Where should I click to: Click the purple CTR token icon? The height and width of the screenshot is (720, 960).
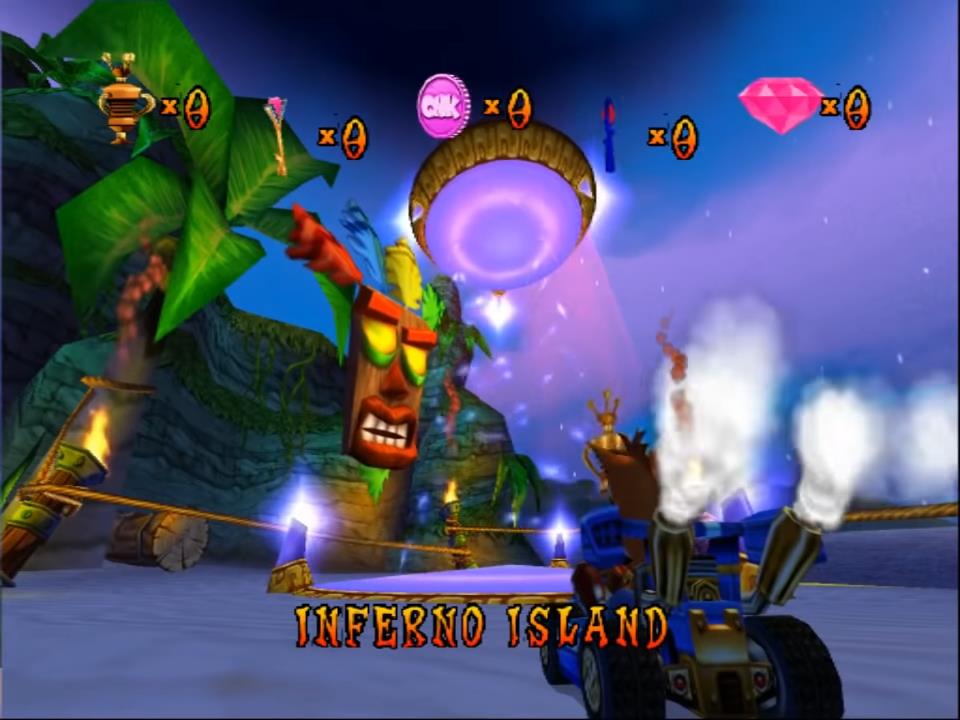[x=443, y=106]
